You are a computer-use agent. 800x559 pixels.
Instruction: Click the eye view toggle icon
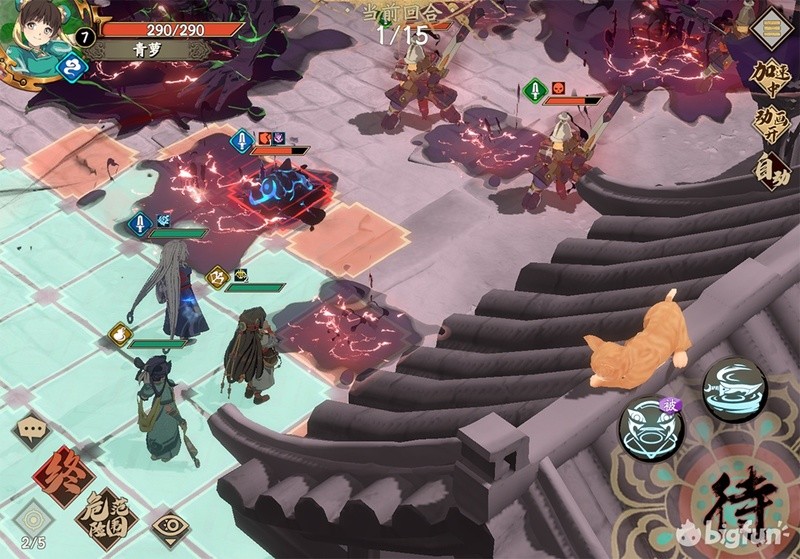(170, 524)
